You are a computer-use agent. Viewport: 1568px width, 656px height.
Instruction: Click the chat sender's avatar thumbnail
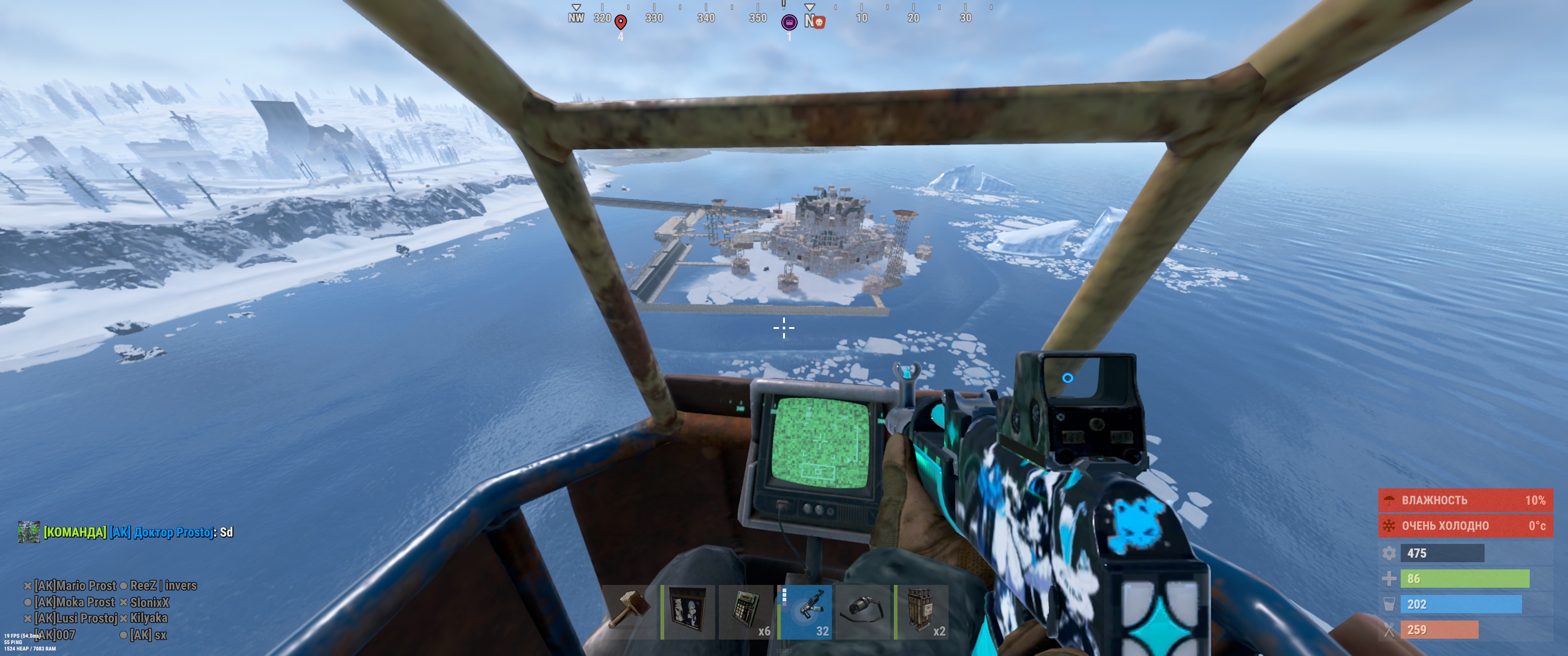pyautogui.click(x=29, y=532)
